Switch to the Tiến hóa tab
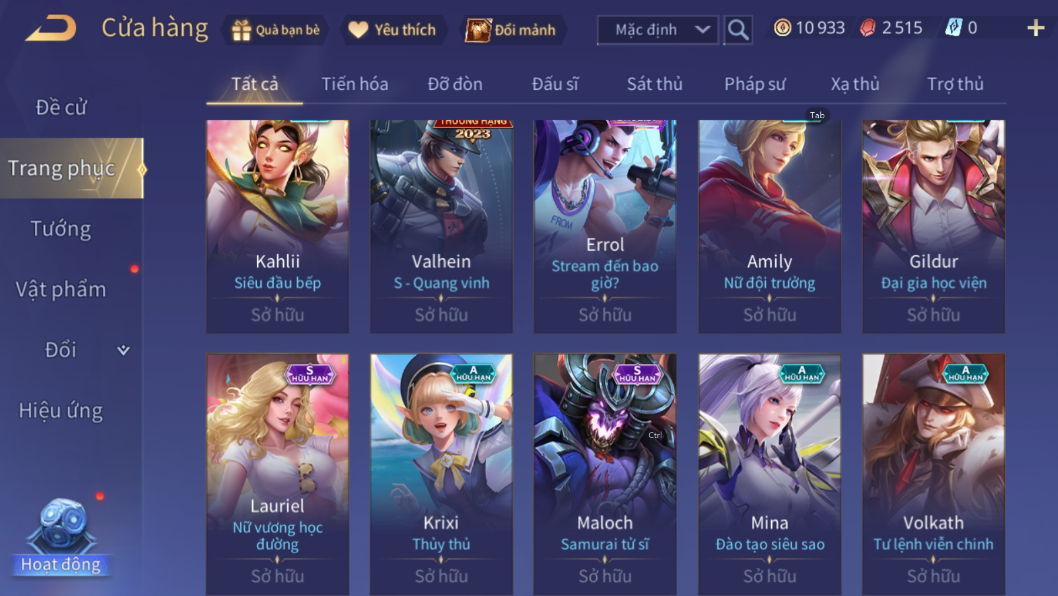The height and width of the screenshot is (596, 1058). [x=354, y=84]
